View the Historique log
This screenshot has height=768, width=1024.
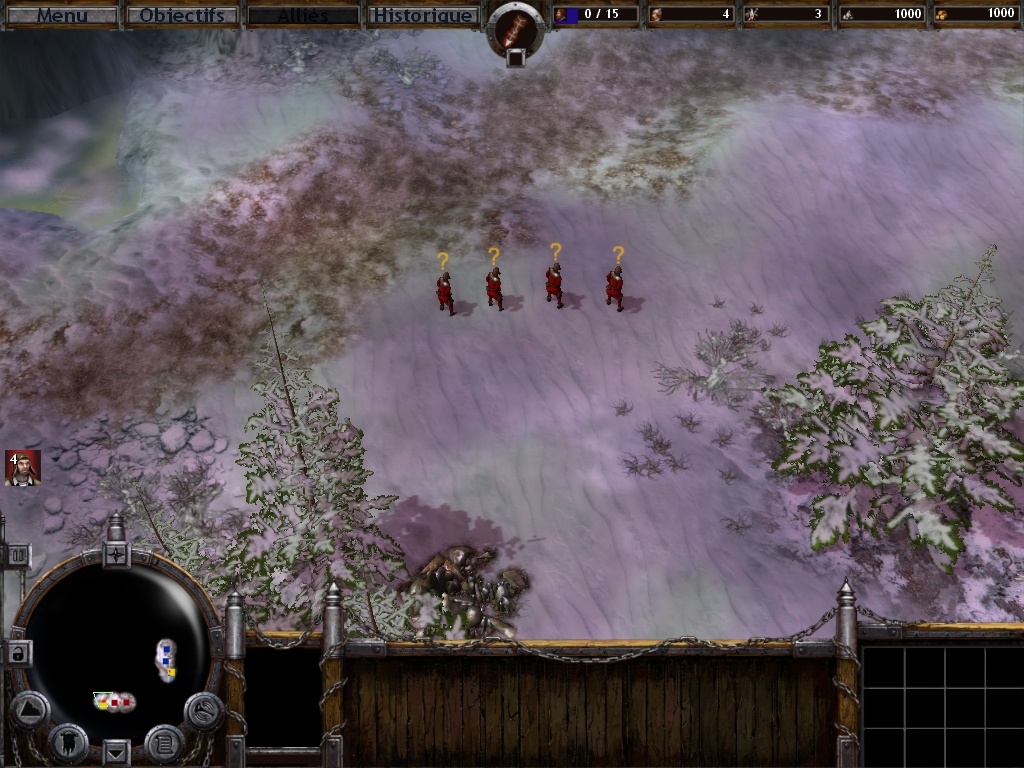click(422, 15)
